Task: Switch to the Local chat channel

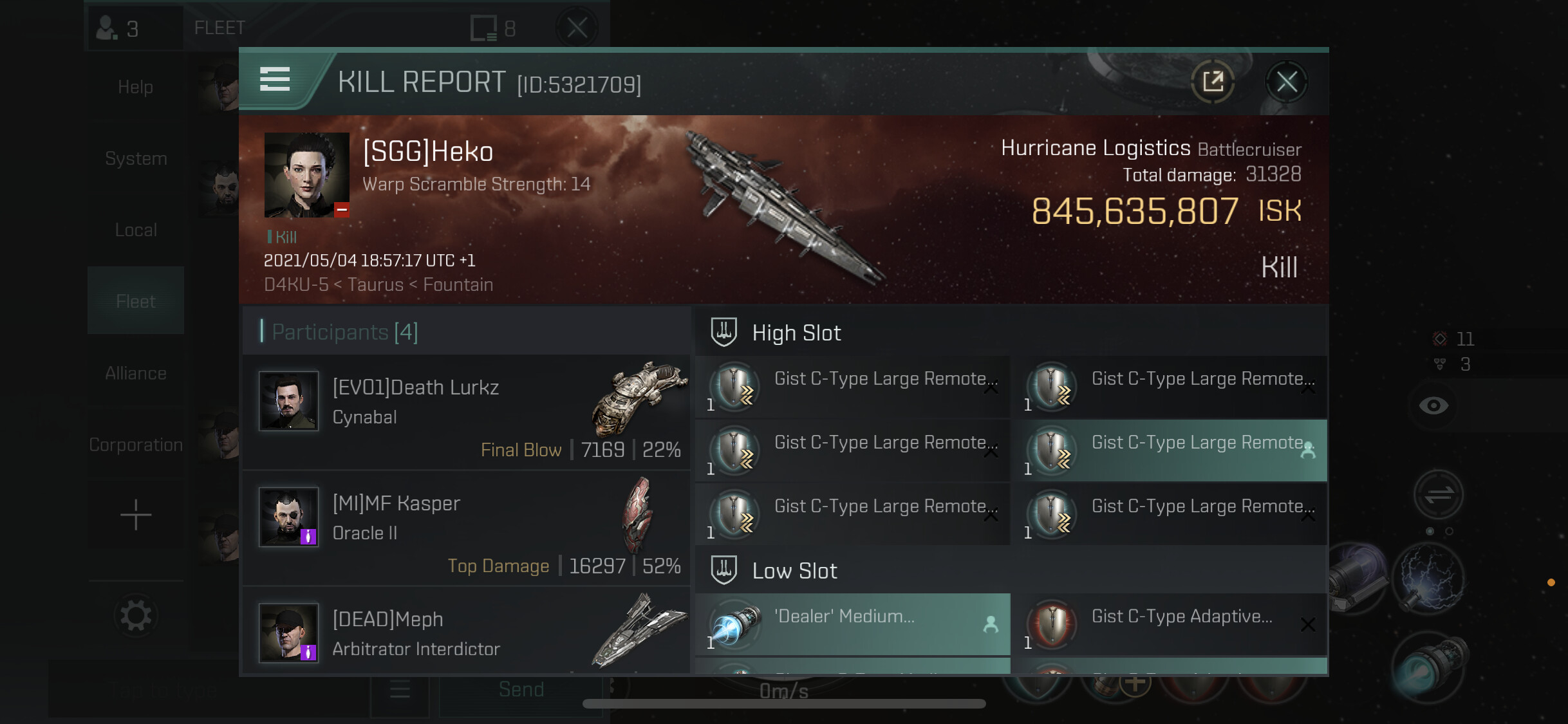Action: click(136, 230)
